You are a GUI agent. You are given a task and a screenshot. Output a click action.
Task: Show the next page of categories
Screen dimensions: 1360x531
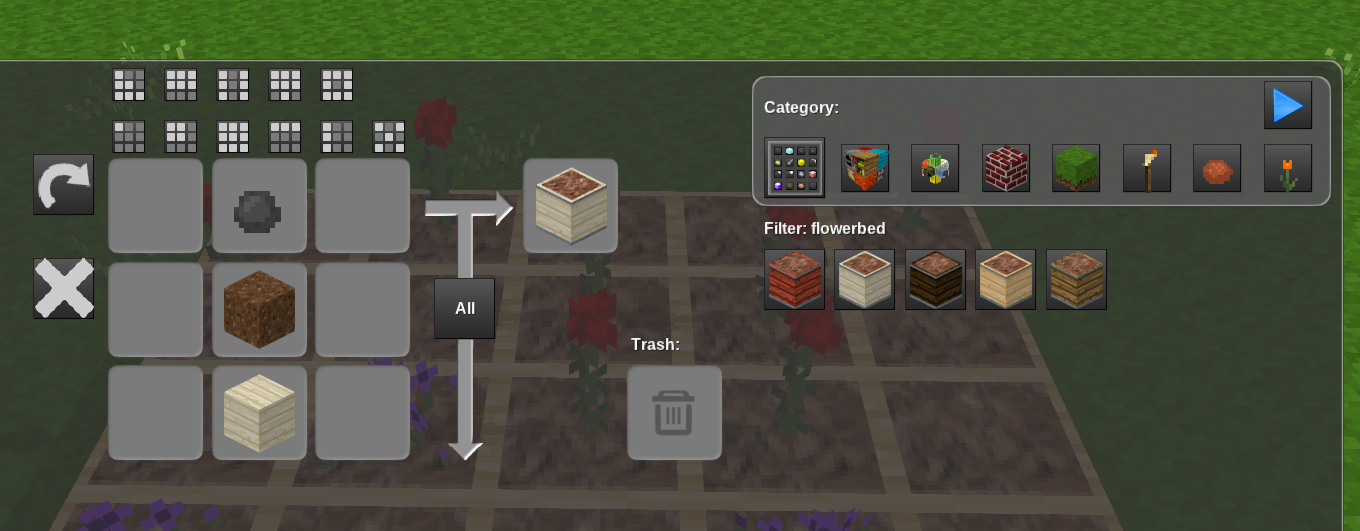tap(1287, 105)
